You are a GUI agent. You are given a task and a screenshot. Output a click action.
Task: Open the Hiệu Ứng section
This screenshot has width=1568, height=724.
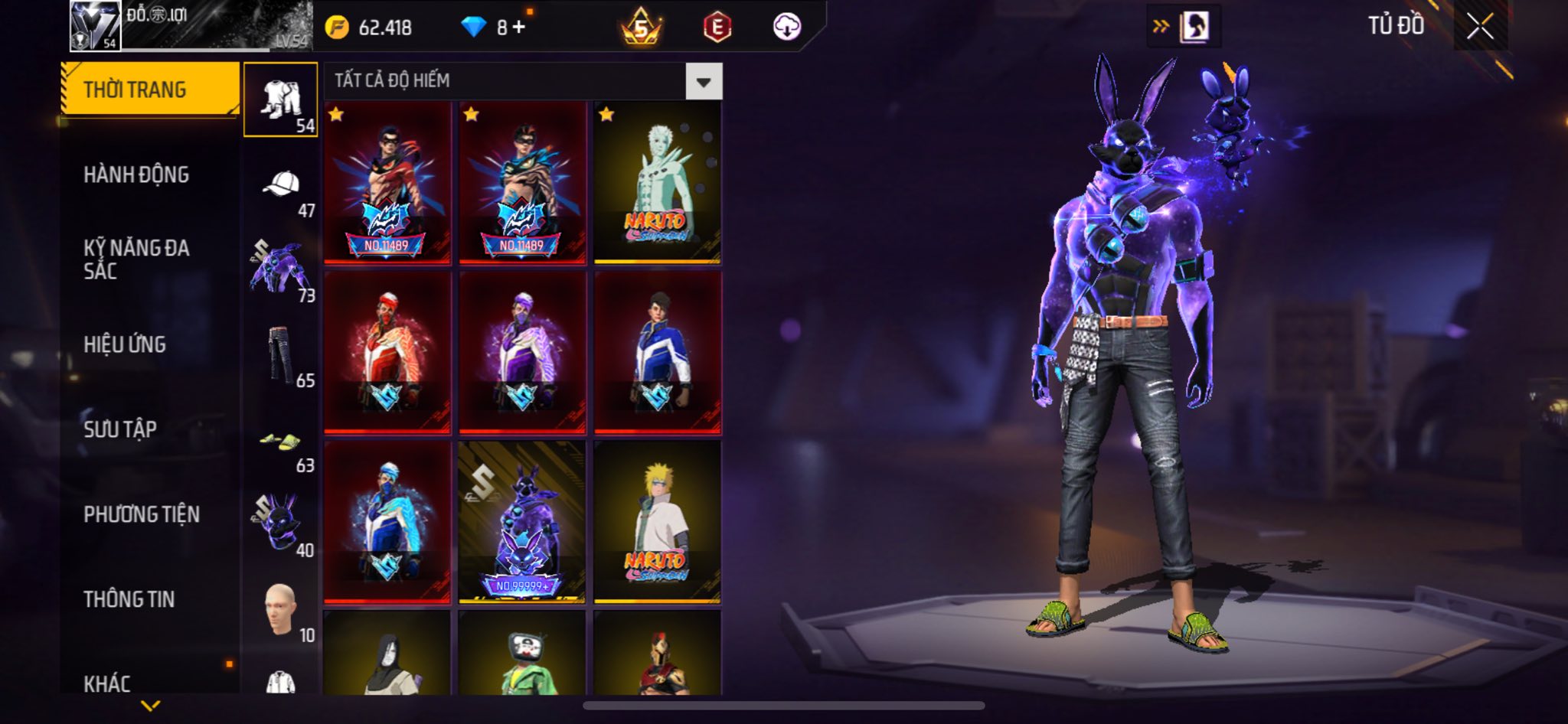125,344
